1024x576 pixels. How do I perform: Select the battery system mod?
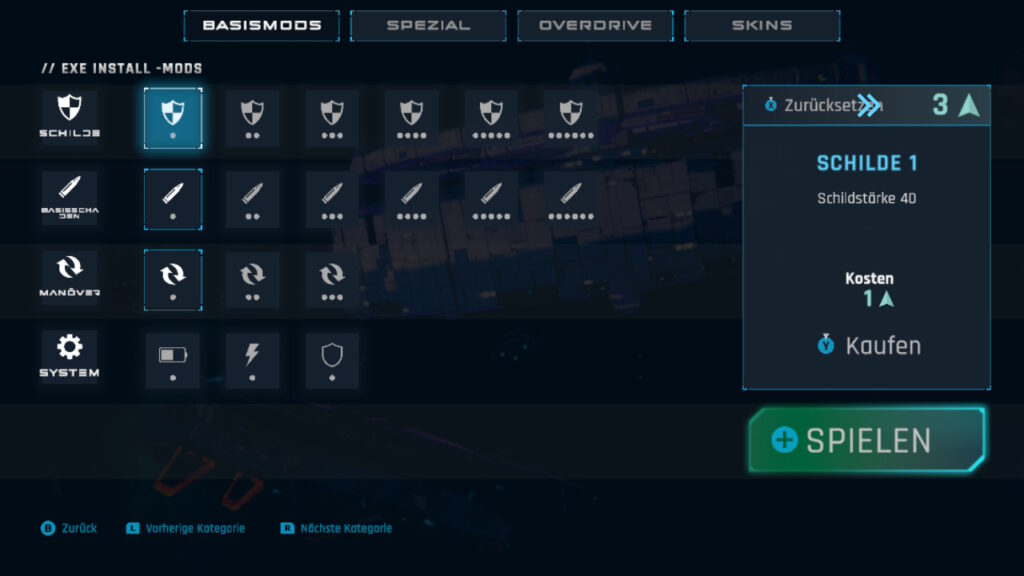pyautogui.click(x=173, y=360)
